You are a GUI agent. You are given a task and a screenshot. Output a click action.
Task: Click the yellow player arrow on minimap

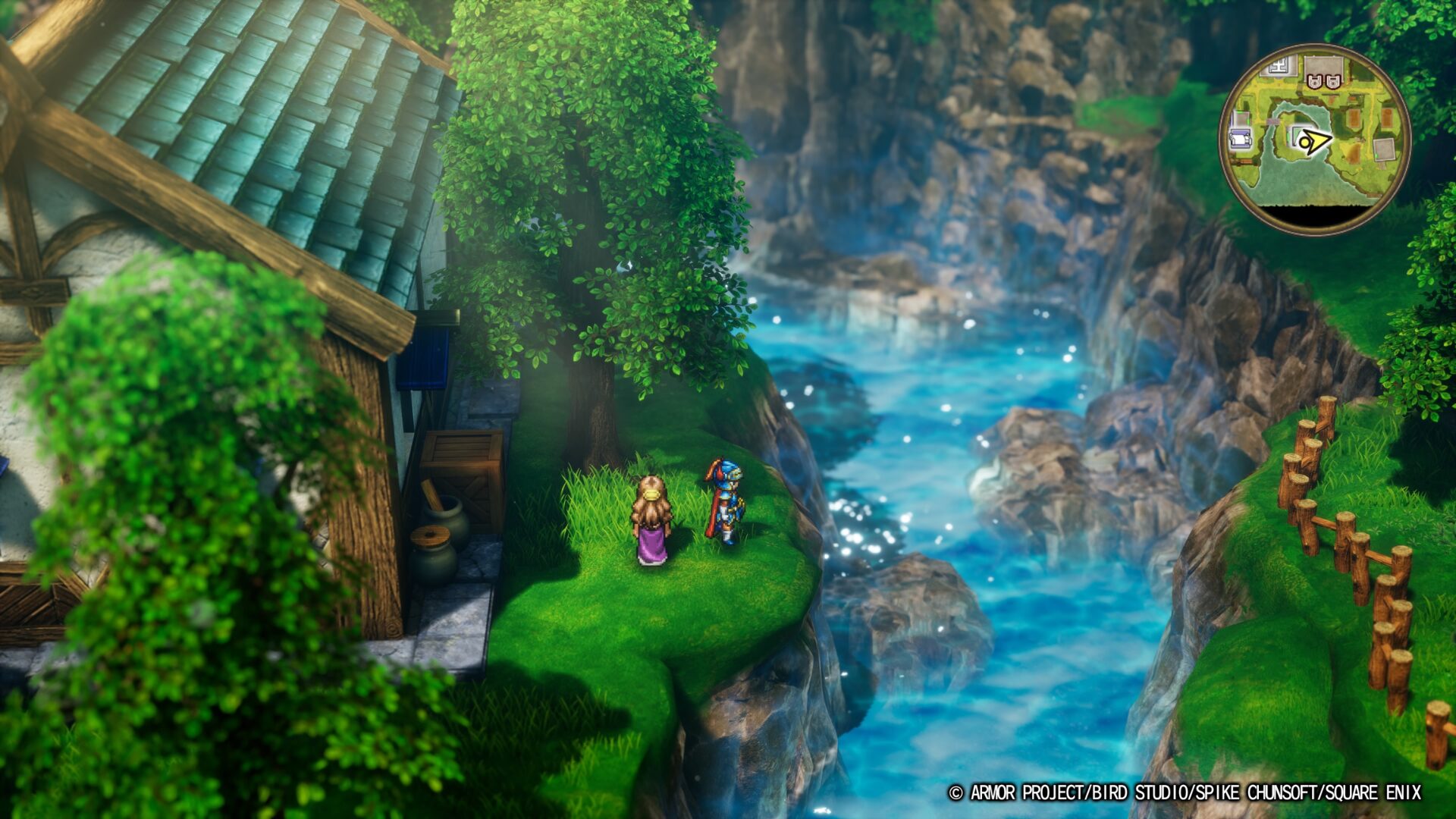coord(1313,141)
